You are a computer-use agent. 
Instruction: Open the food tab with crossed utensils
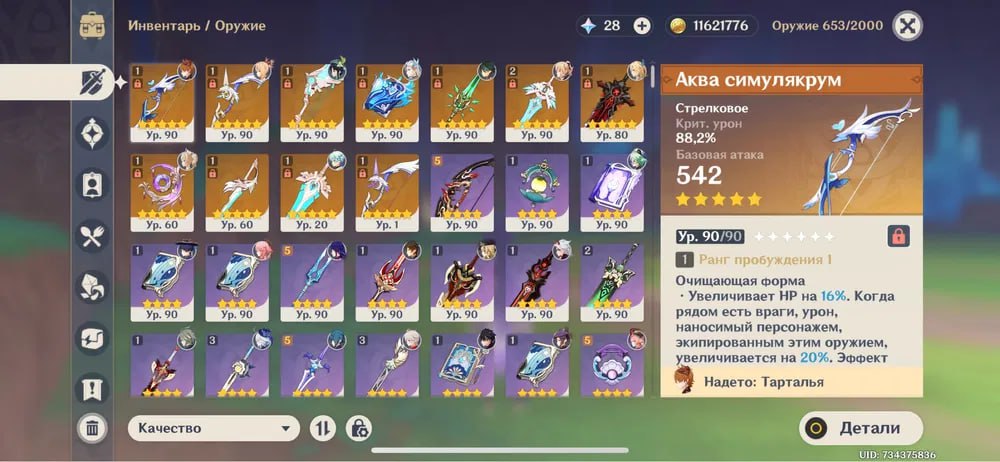tap(93, 236)
